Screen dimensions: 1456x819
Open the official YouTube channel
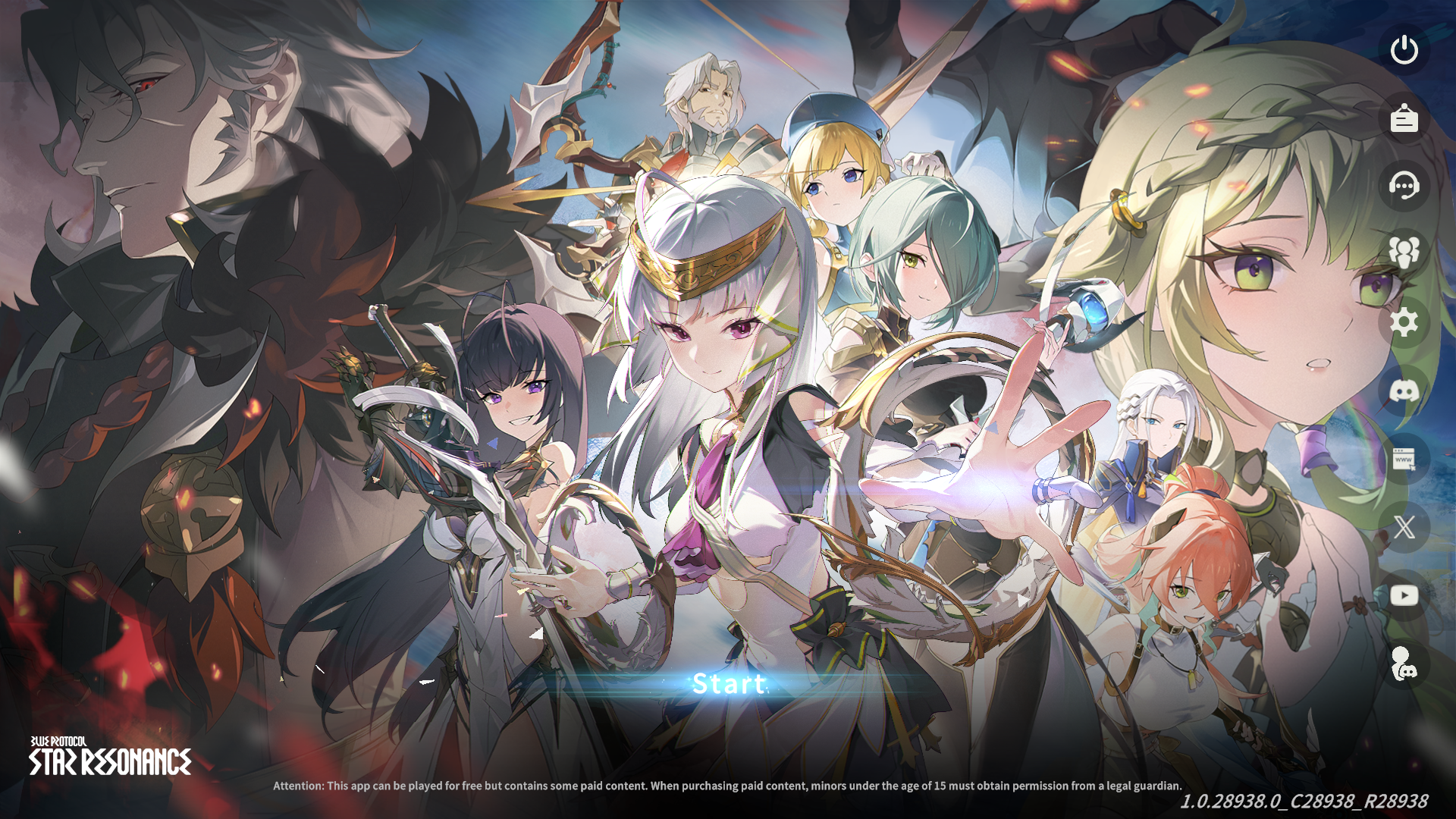tap(1405, 595)
